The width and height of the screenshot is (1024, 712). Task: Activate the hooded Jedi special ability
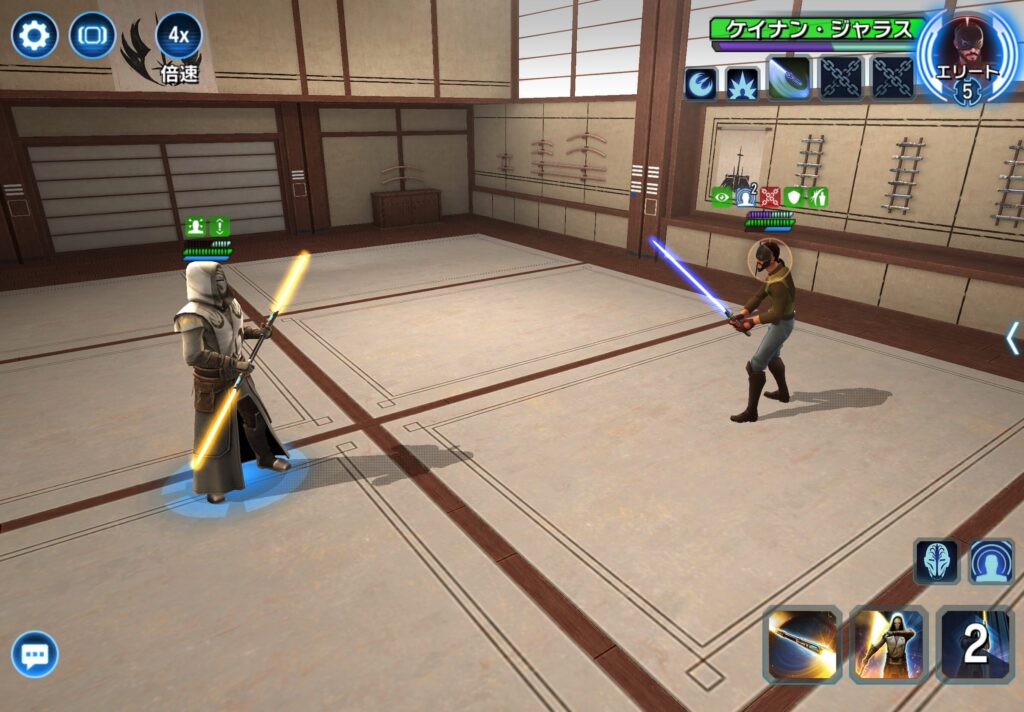click(x=888, y=645)
